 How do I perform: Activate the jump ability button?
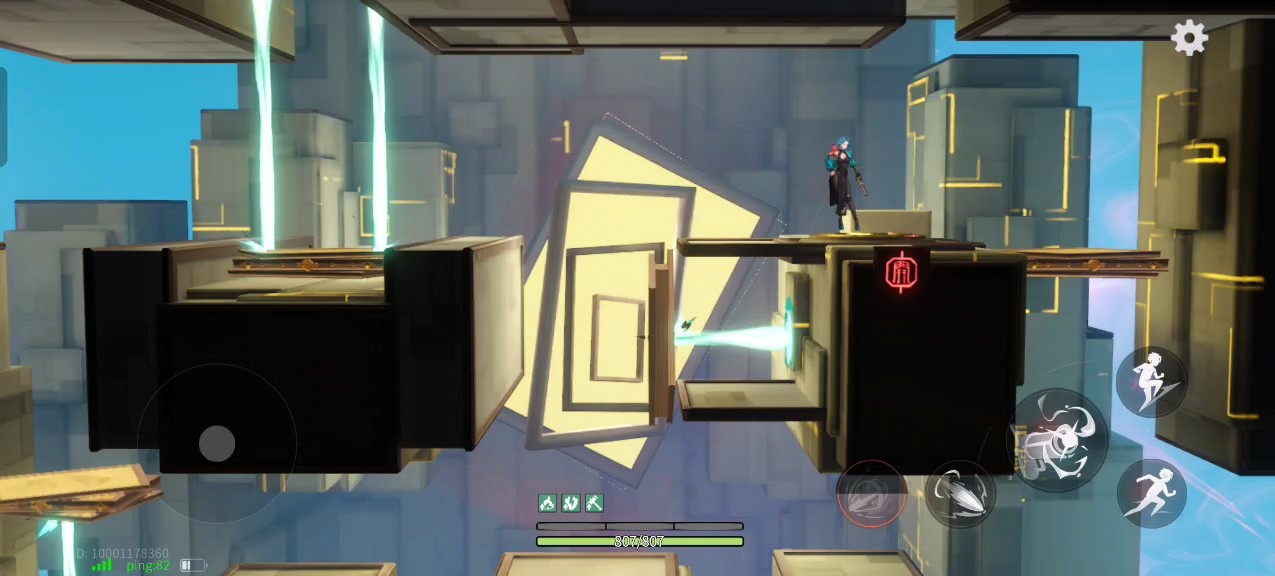[x=1151, y=381]
